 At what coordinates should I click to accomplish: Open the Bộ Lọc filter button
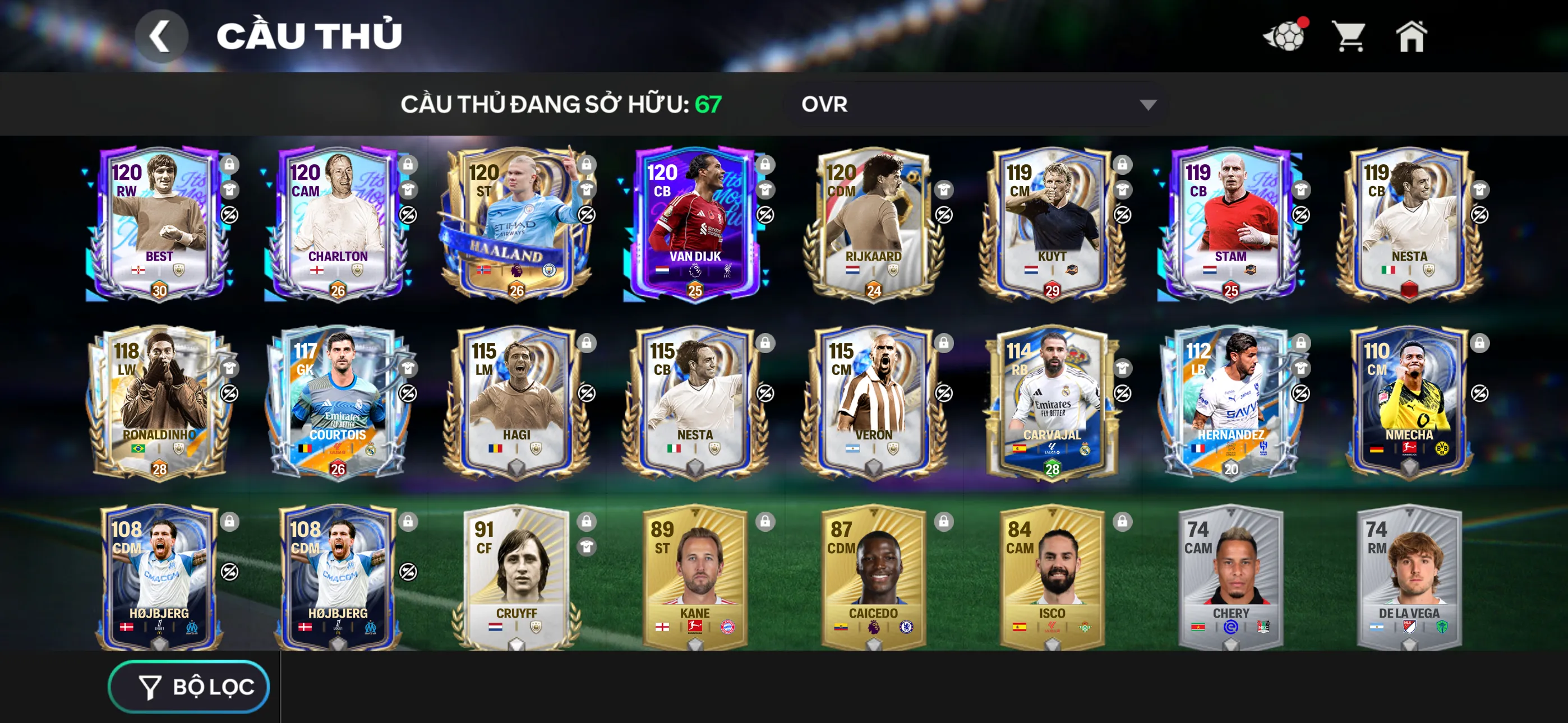(188, 686)
